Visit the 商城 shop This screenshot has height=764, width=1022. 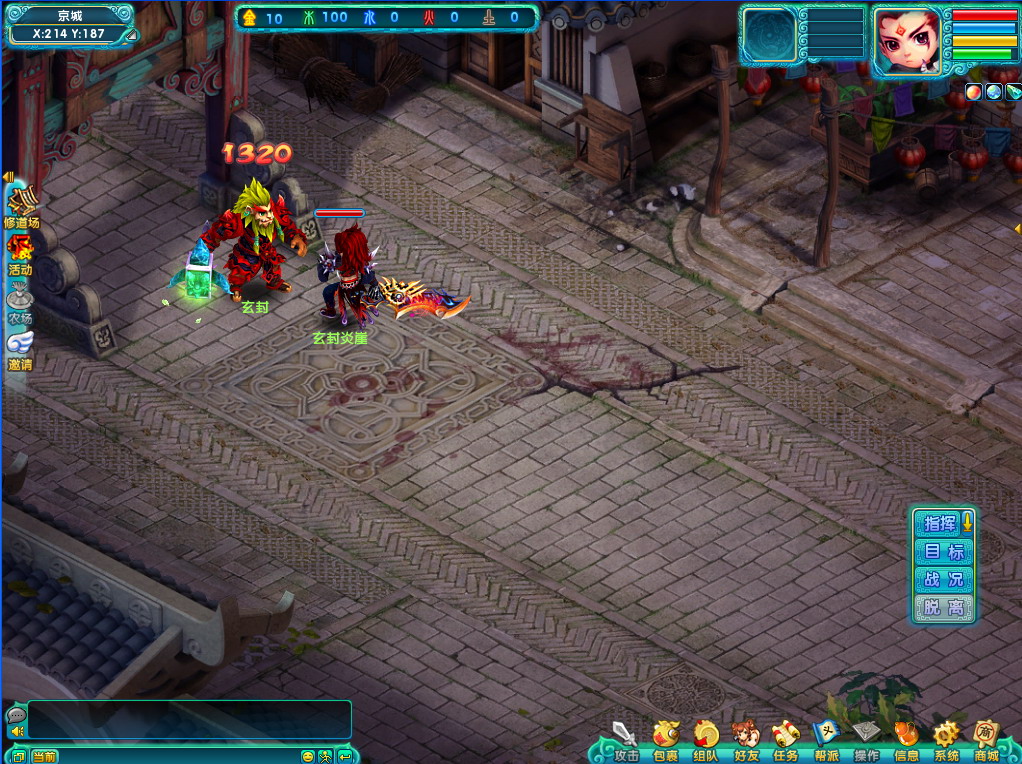pos(986,738)
